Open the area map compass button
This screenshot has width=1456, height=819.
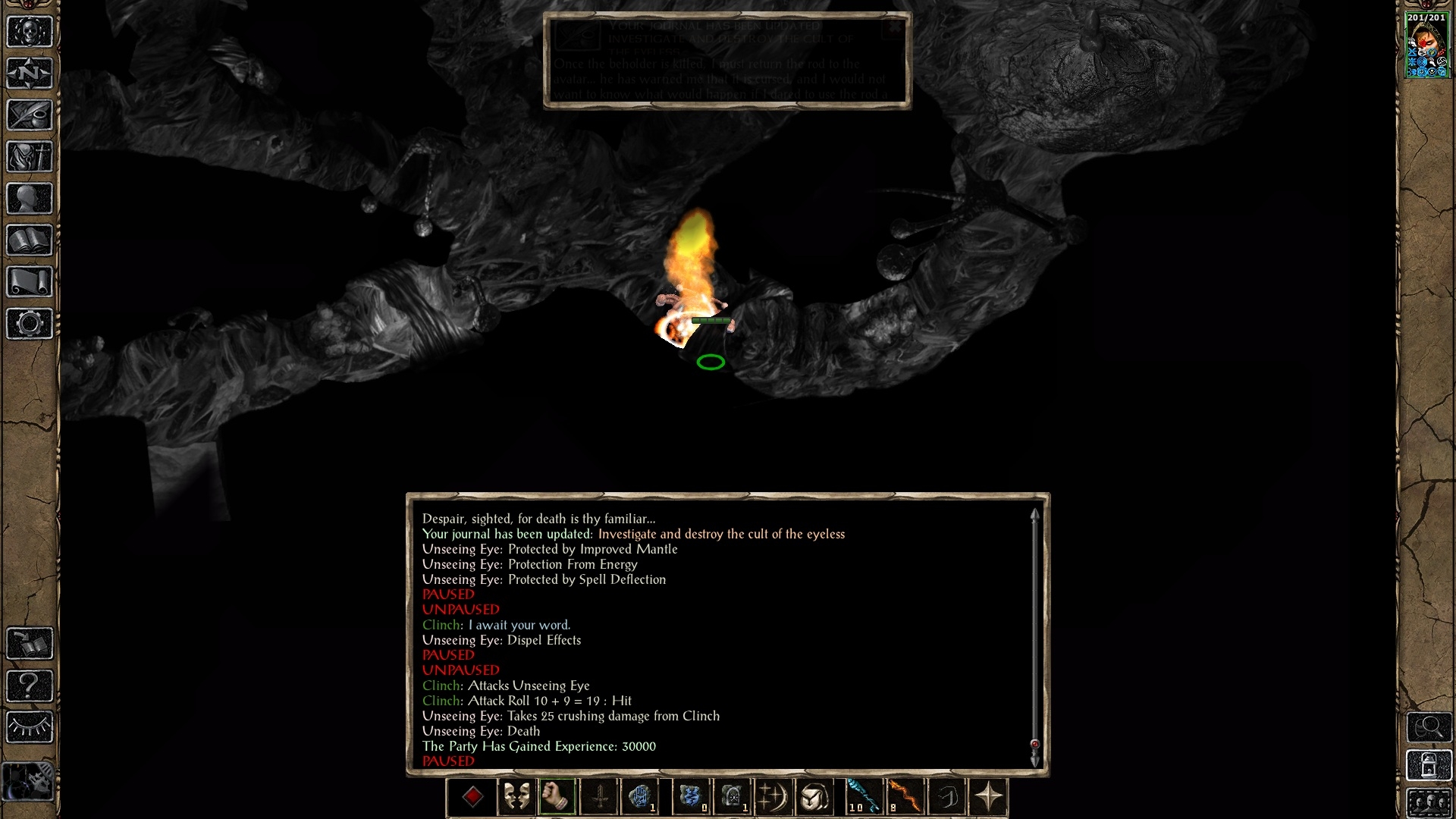click(30, 74)
